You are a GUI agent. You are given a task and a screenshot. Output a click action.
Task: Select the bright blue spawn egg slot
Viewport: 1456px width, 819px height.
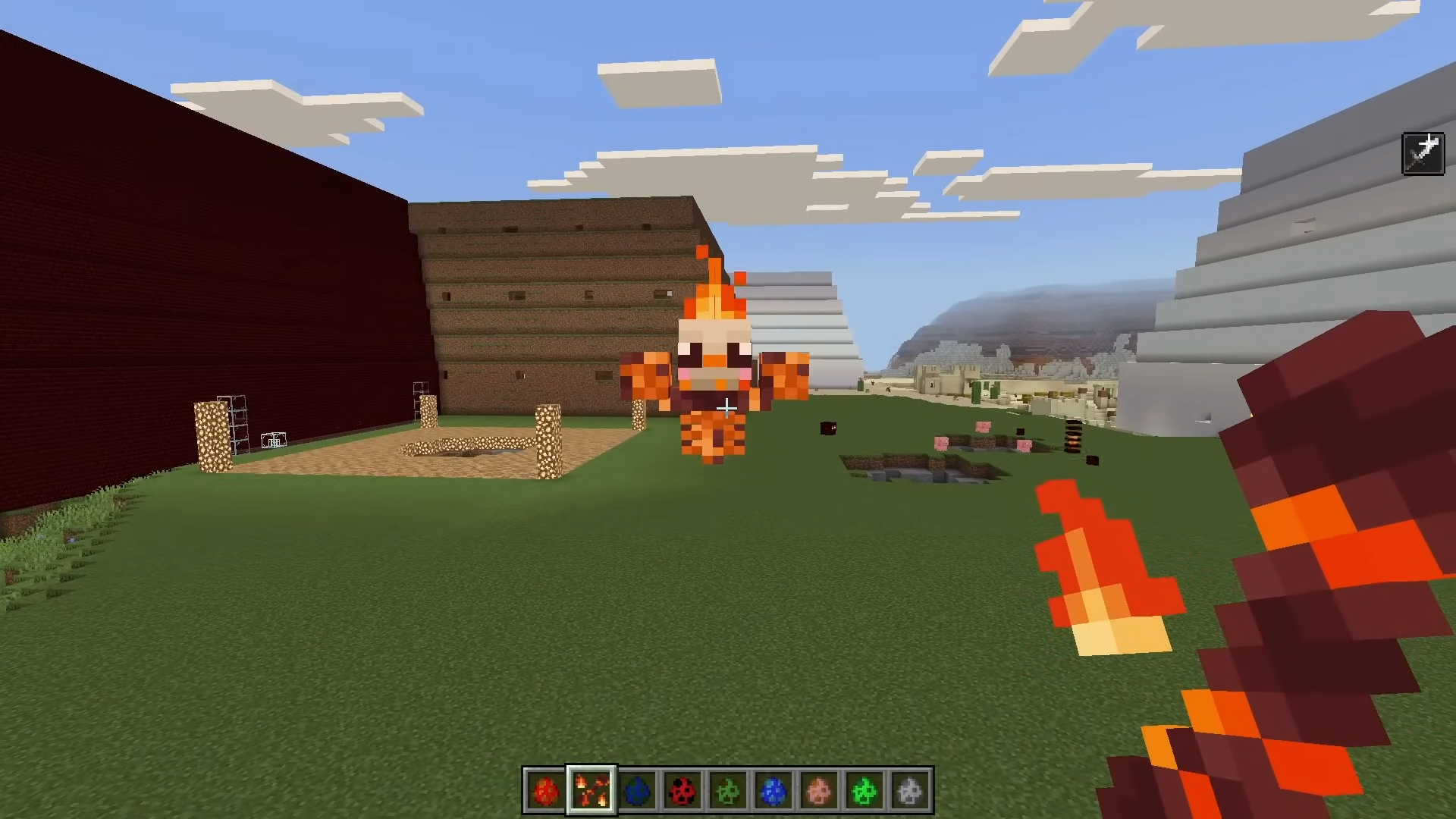coord(773,791)
